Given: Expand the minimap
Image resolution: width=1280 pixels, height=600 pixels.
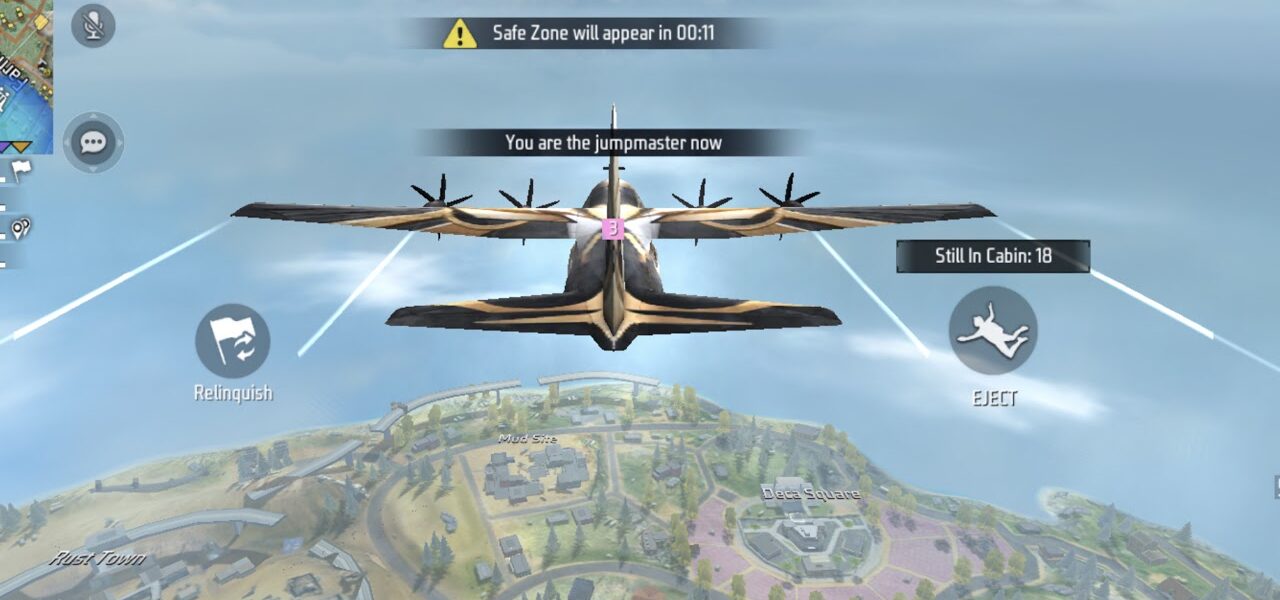Looking at the screenshot, I should click(x=27, y=72).
